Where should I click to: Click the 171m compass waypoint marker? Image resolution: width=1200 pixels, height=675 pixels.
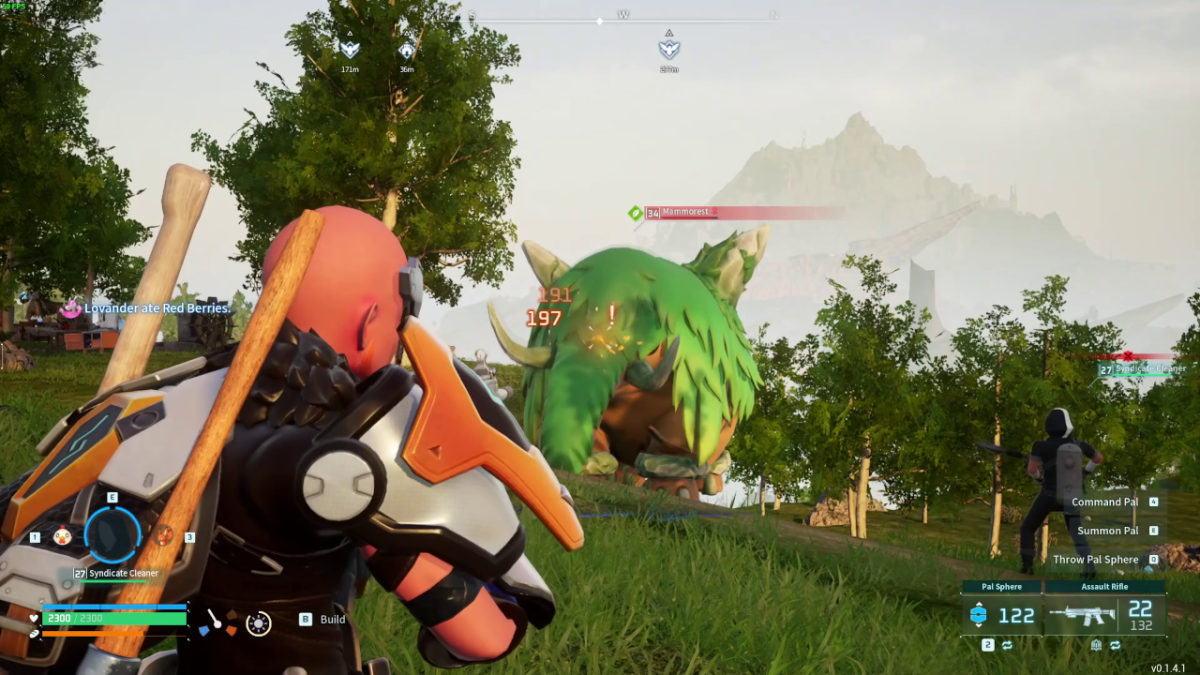[349, 50]
